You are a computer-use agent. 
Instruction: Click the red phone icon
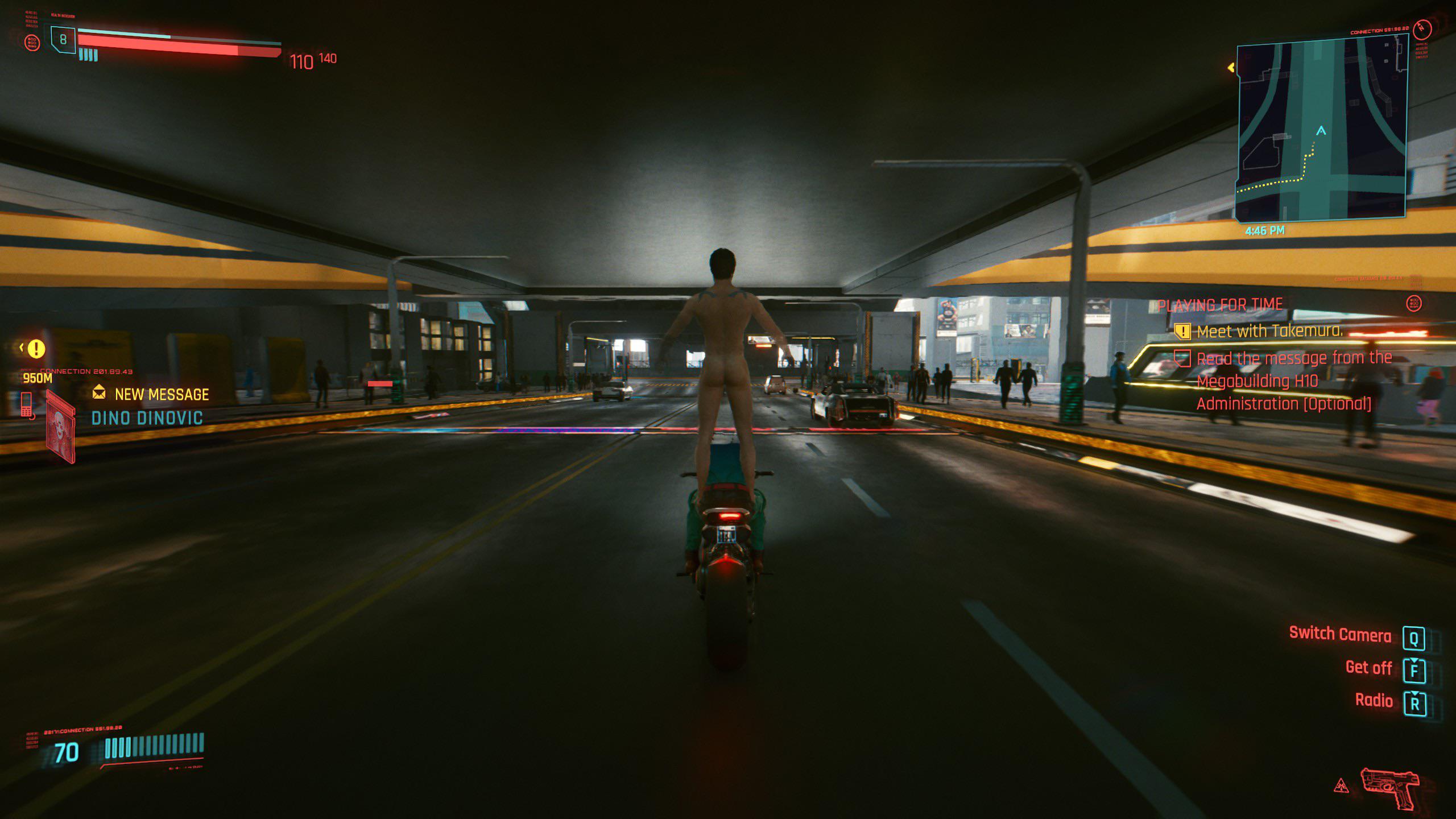tap(27, 405)
